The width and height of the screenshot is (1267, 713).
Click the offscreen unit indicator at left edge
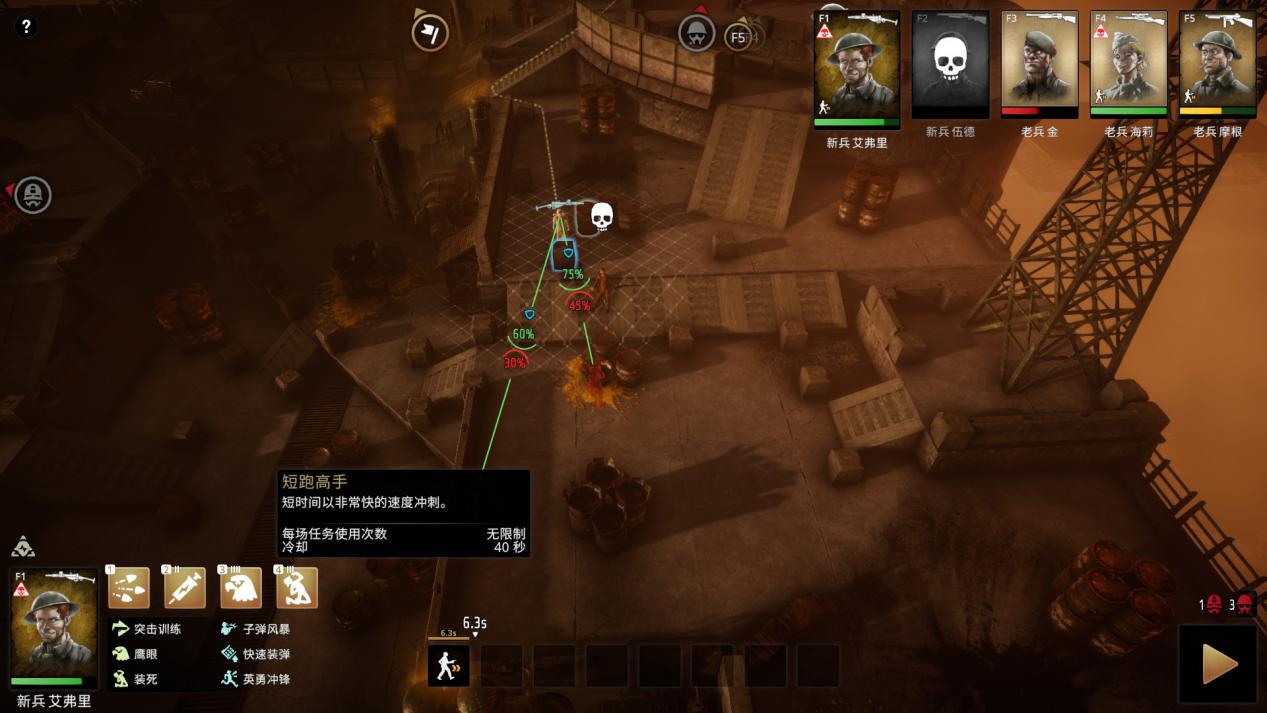[33, 195]
